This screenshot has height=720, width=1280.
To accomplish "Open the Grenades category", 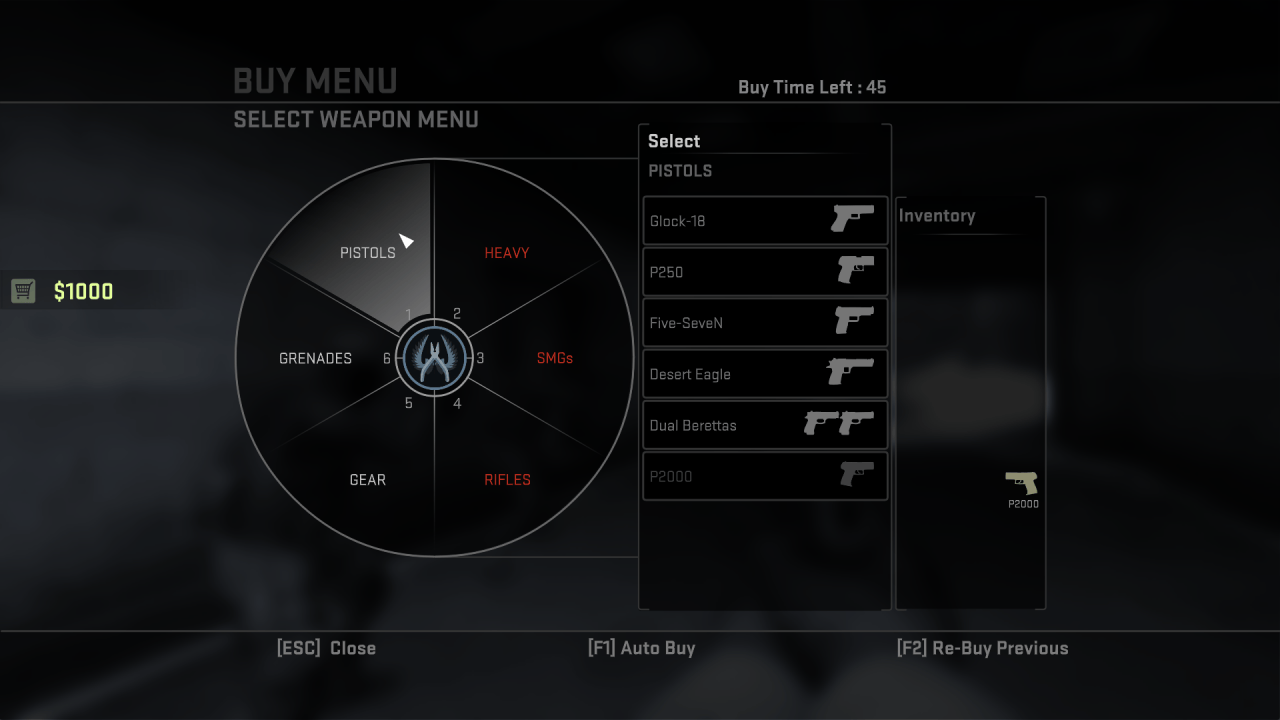I will pos(316,358).
